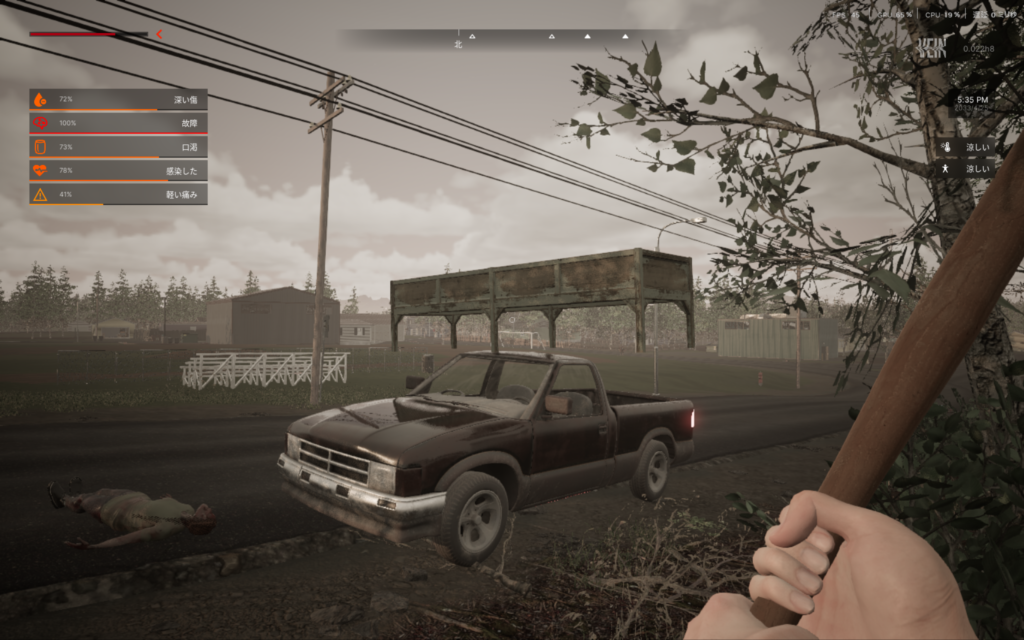Click the 口渇 thirst status row
Image resolution: width=1024 pixels, height=640 pixels.
coord(118,147)
